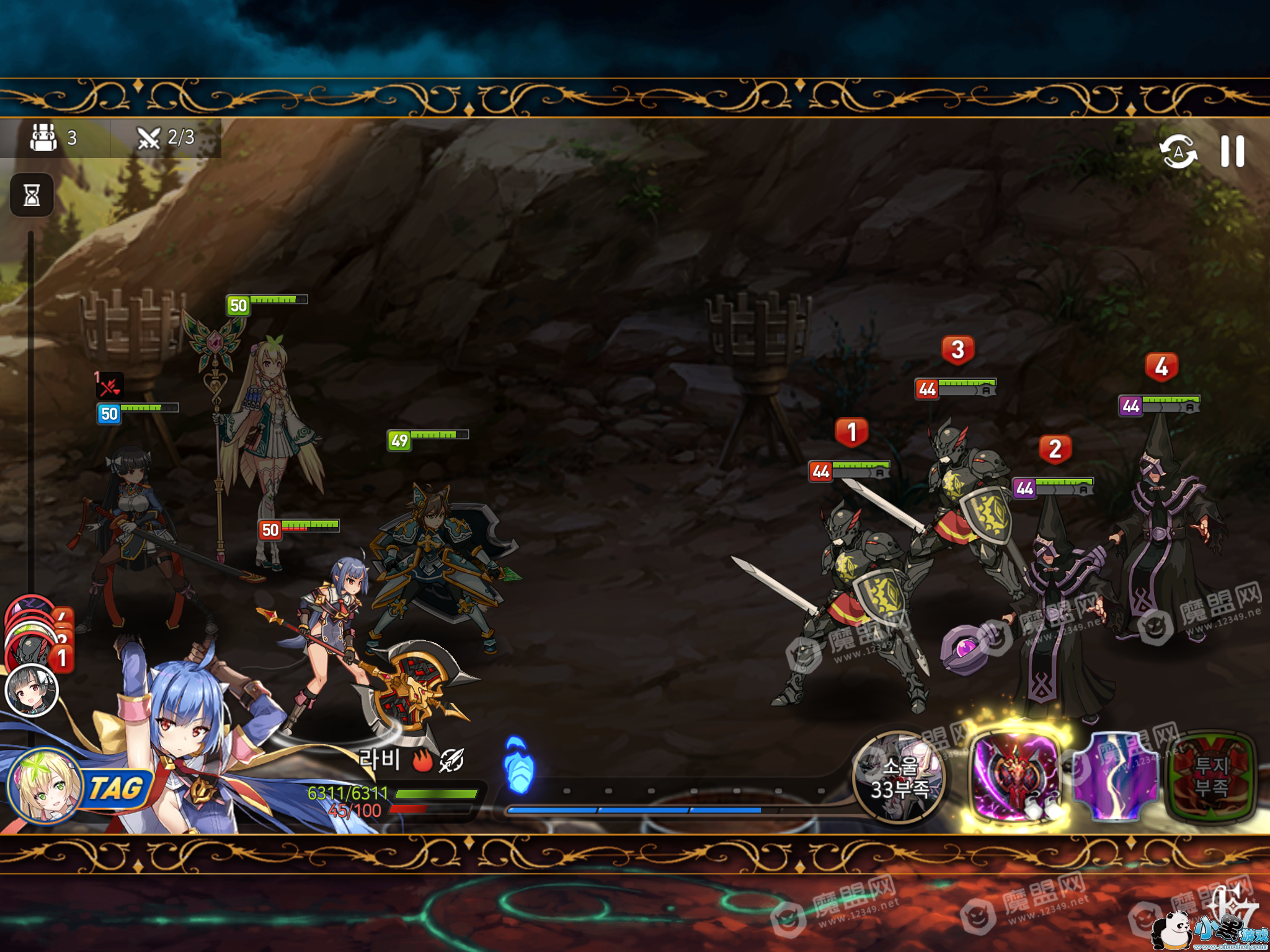This screenshot has width=1270, height=952.
Task: Toggle auto-battle mode
Action: click(1178, 152)
